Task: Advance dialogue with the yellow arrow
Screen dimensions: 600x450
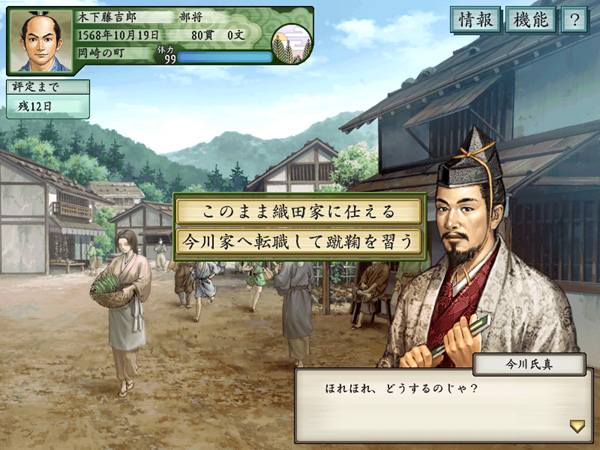Action: [x=577, y=426]
